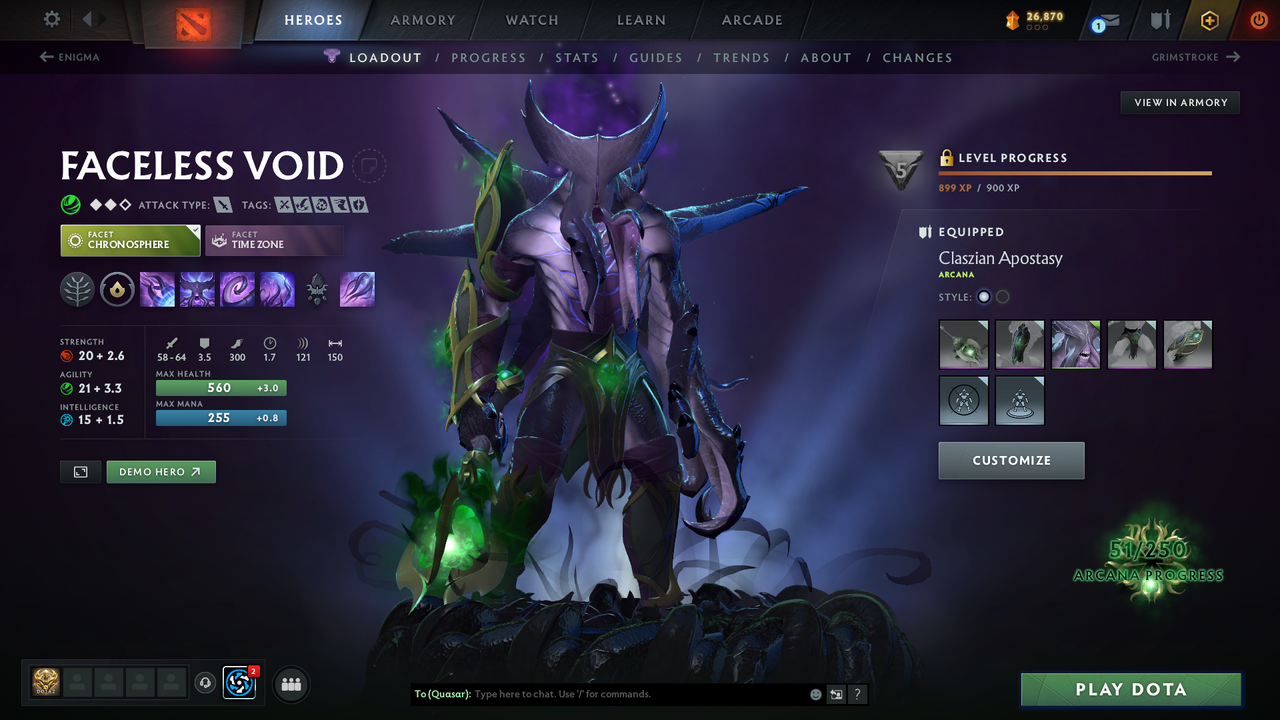Switch to the STATS tab
This screenshot has width=1280, height=720.
[577, 57]
